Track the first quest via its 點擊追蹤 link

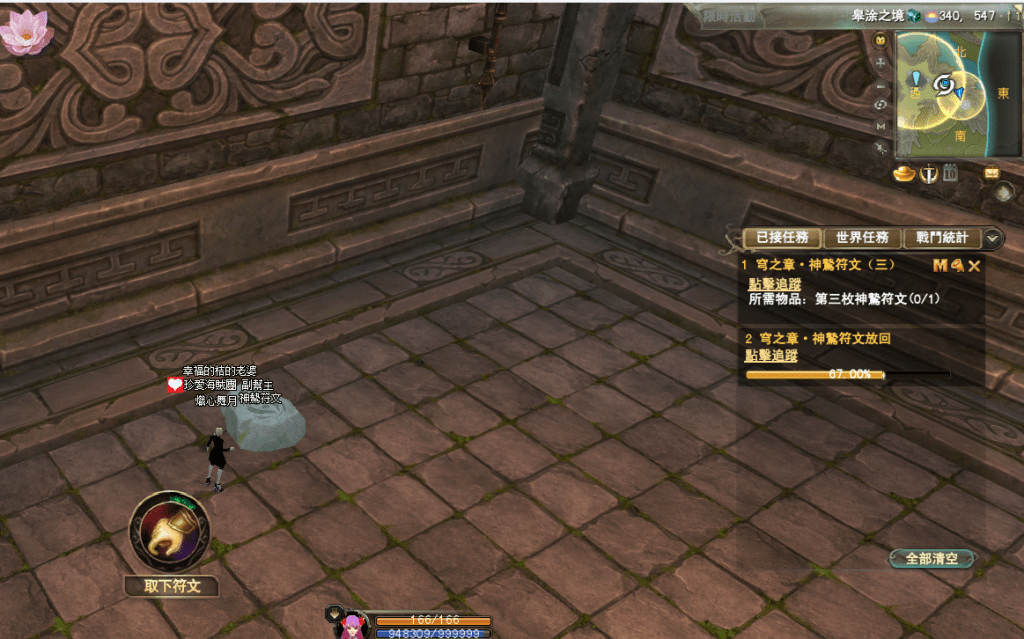click(x=773, y=284)
